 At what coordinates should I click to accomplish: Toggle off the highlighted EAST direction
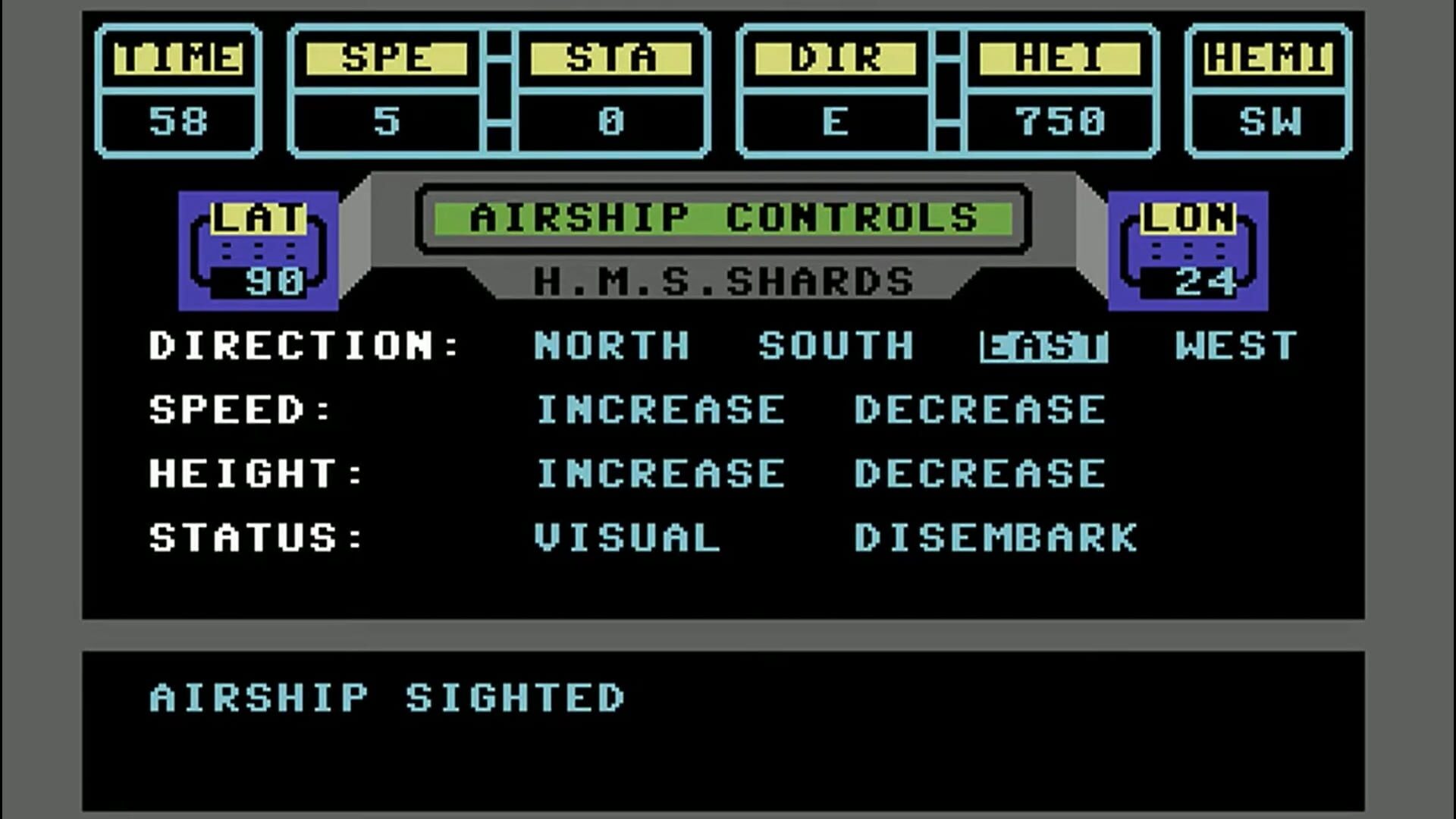pos(1043,347)
